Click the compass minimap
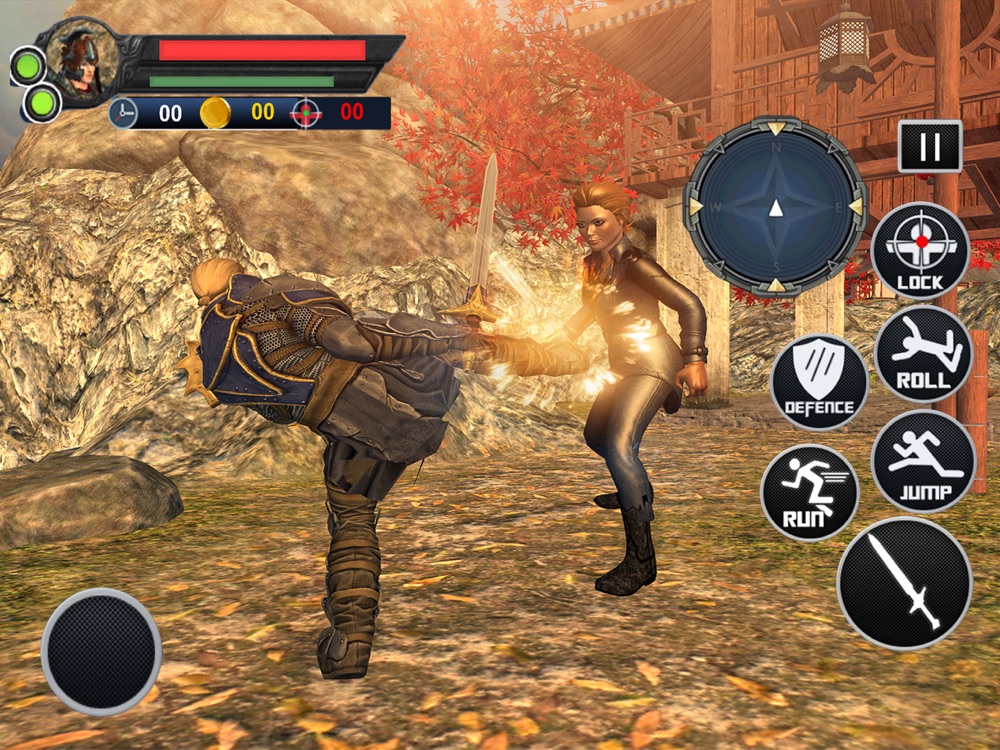Viewport: 1000px width, 750px height. click(775, 207)
